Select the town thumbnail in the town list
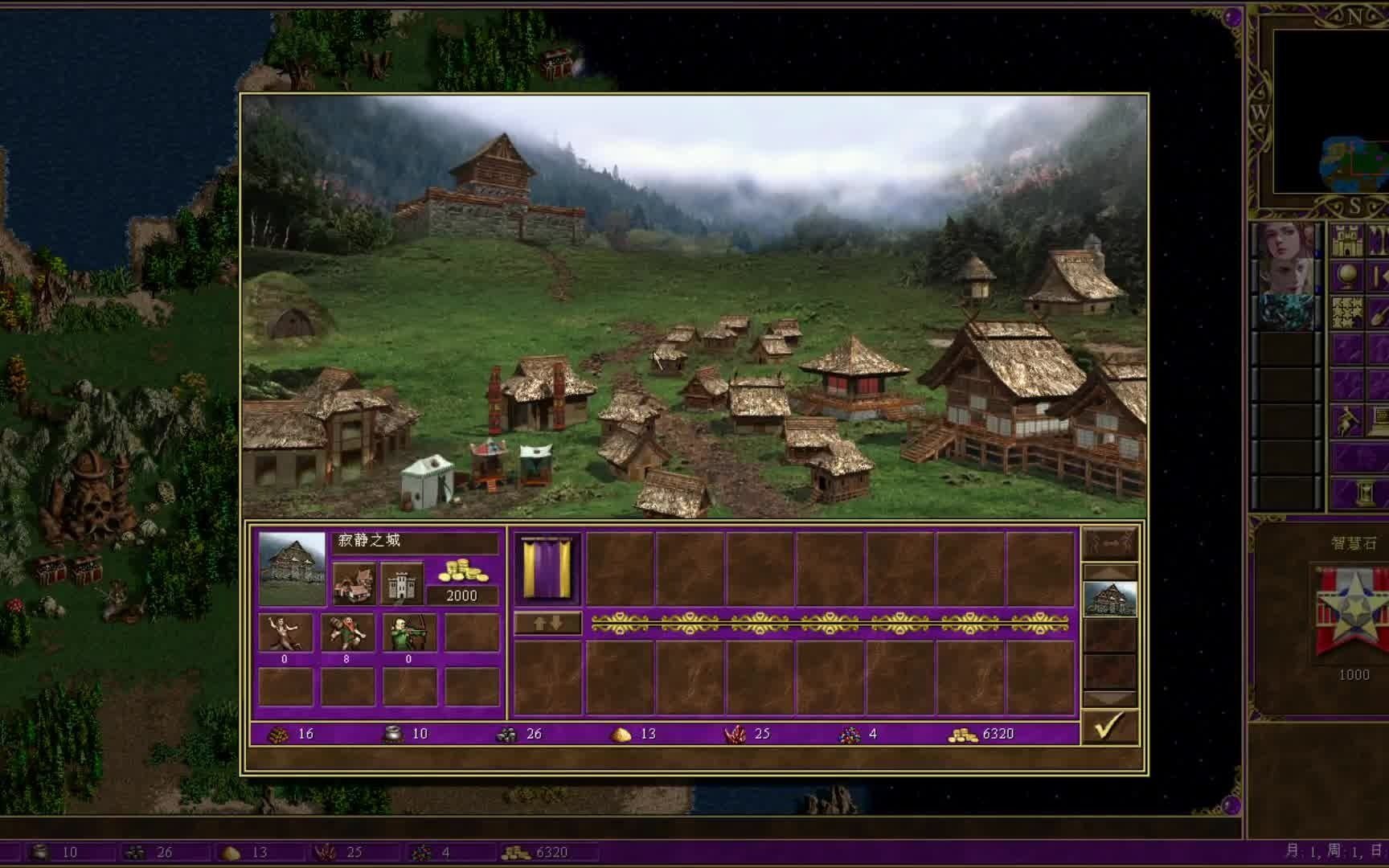The image size is (1389, 868). click(1109, 600)
